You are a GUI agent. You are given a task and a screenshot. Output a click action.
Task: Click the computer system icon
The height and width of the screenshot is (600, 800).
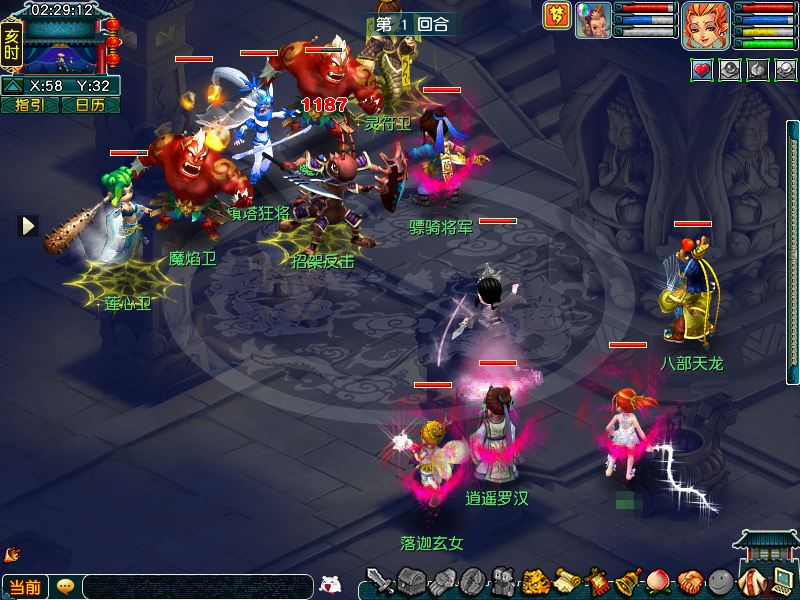coord(781,580)
